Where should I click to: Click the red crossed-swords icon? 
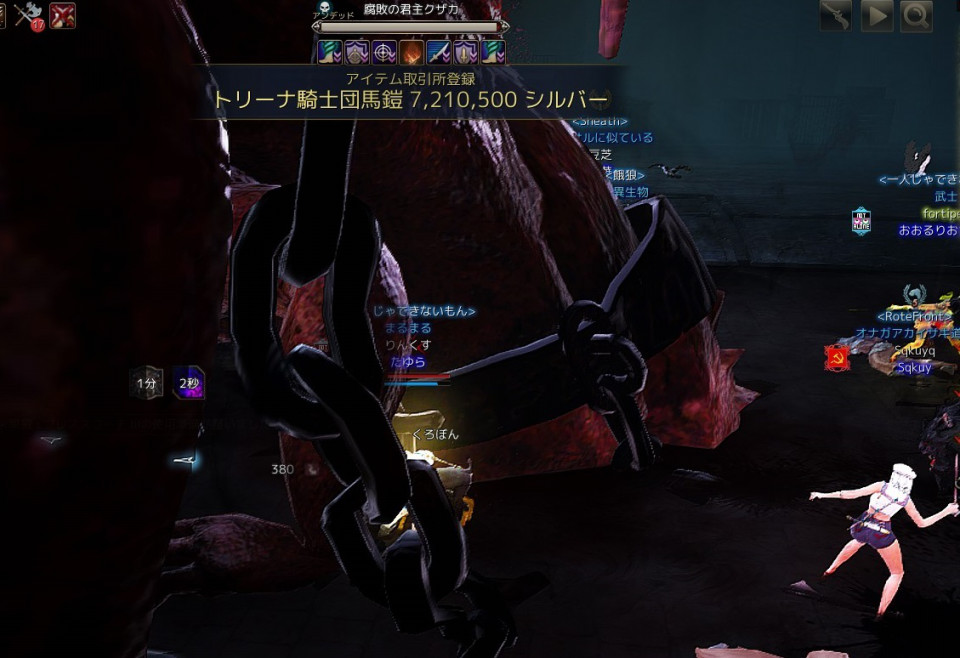pos(62,15)
